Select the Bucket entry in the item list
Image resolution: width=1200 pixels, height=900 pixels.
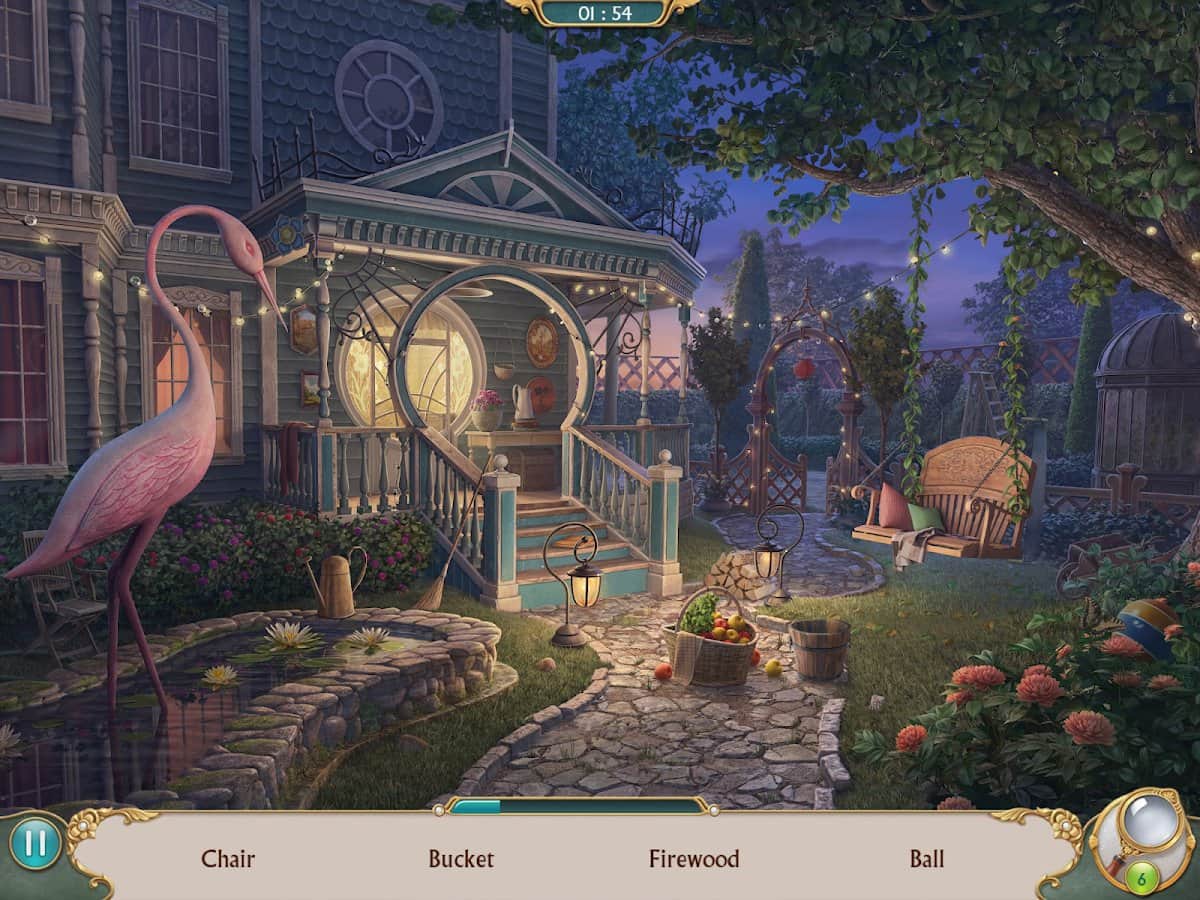pyautogui.click(x=461, y=858)
